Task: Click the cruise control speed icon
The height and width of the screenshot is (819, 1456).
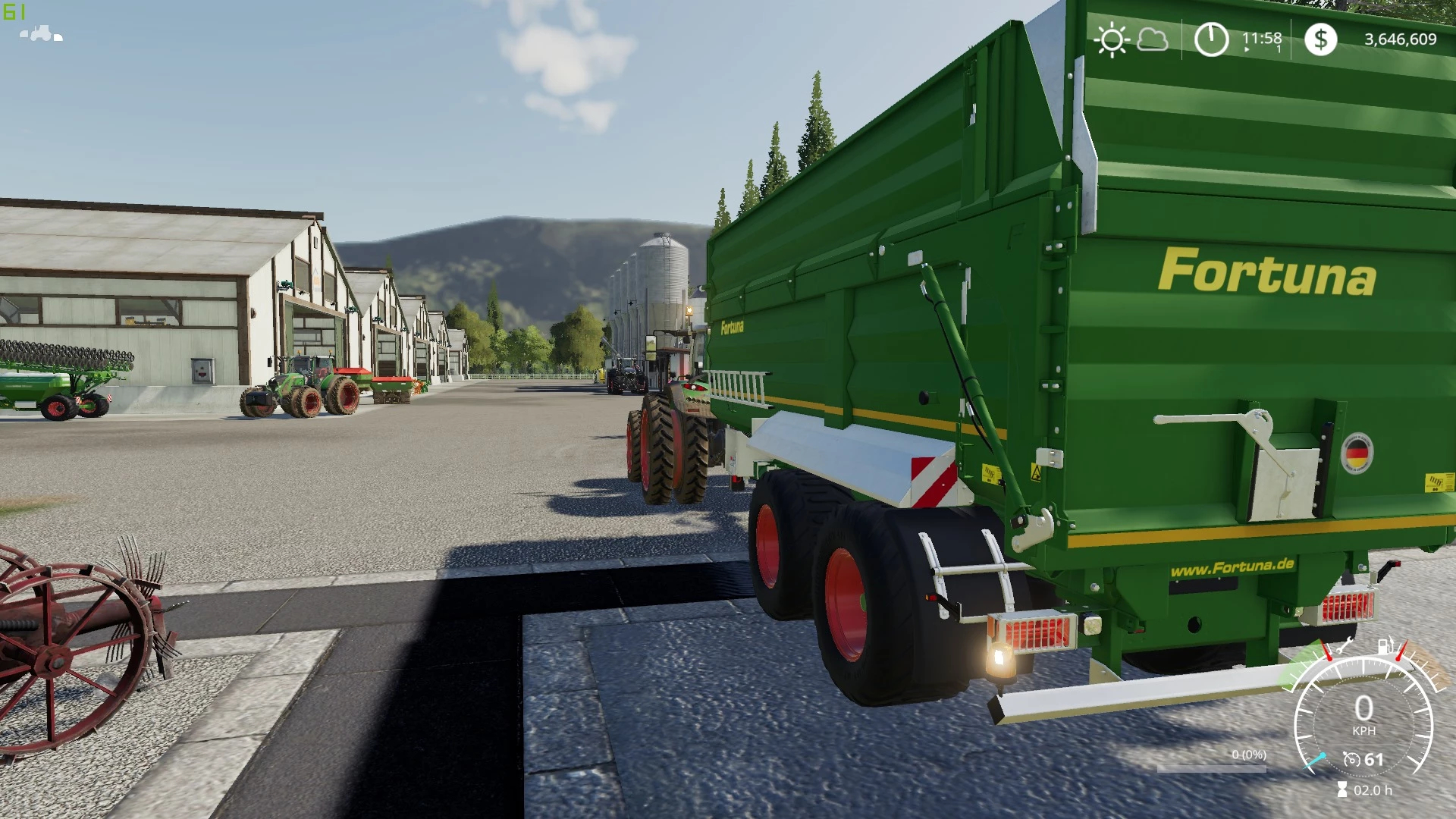Action: tap(1351, 759)
